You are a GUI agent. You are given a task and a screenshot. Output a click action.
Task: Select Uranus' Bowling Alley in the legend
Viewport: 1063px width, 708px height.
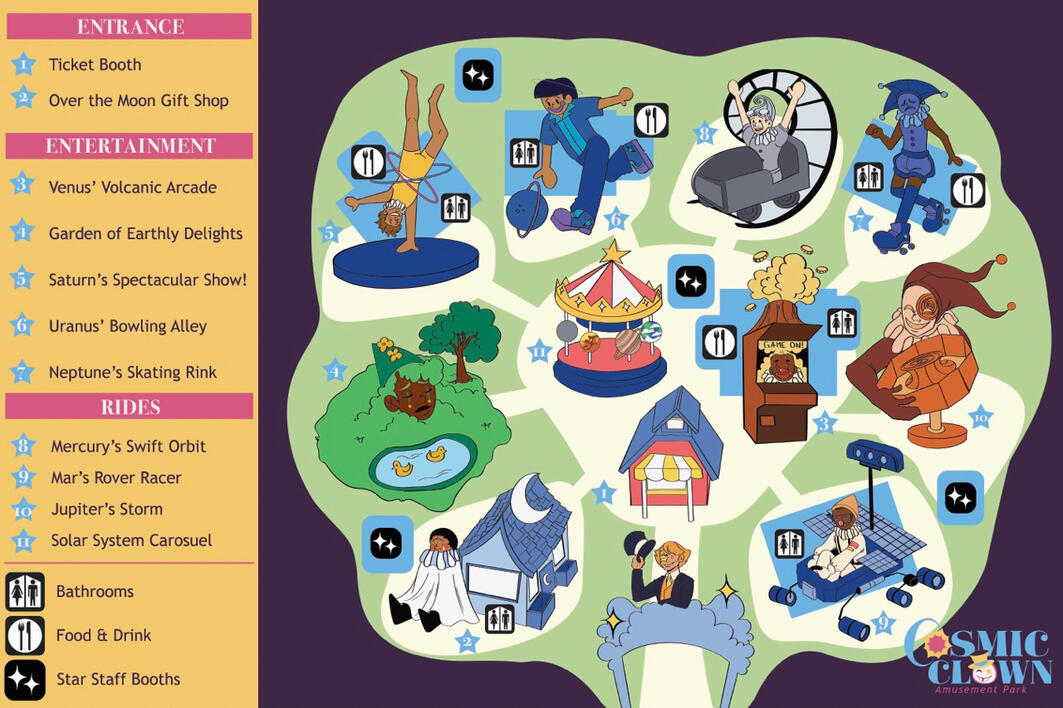[127, 326]
